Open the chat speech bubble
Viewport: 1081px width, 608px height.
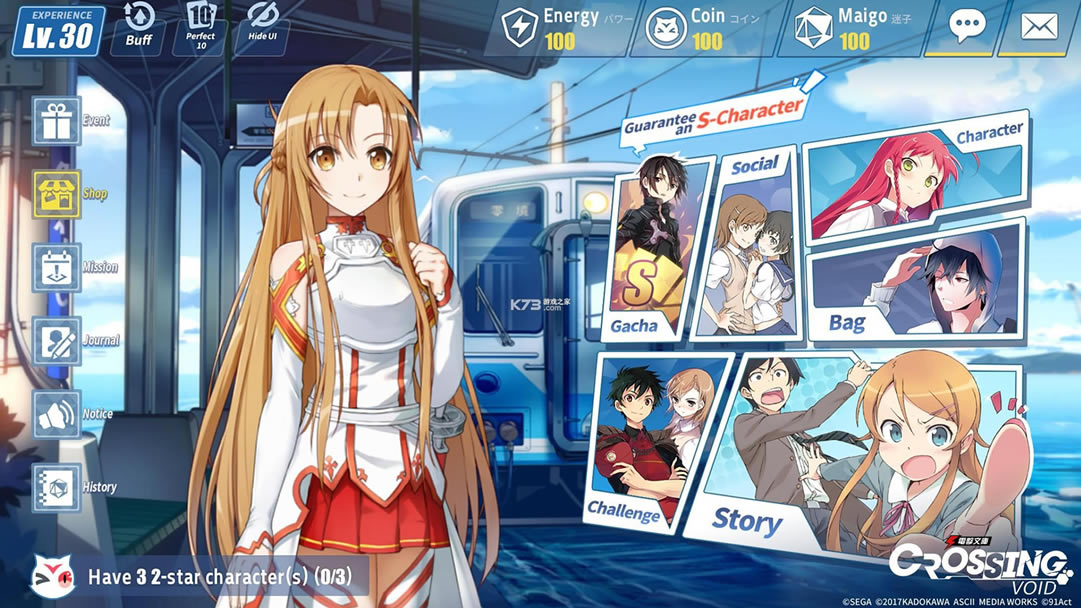[x=966, y=27]
